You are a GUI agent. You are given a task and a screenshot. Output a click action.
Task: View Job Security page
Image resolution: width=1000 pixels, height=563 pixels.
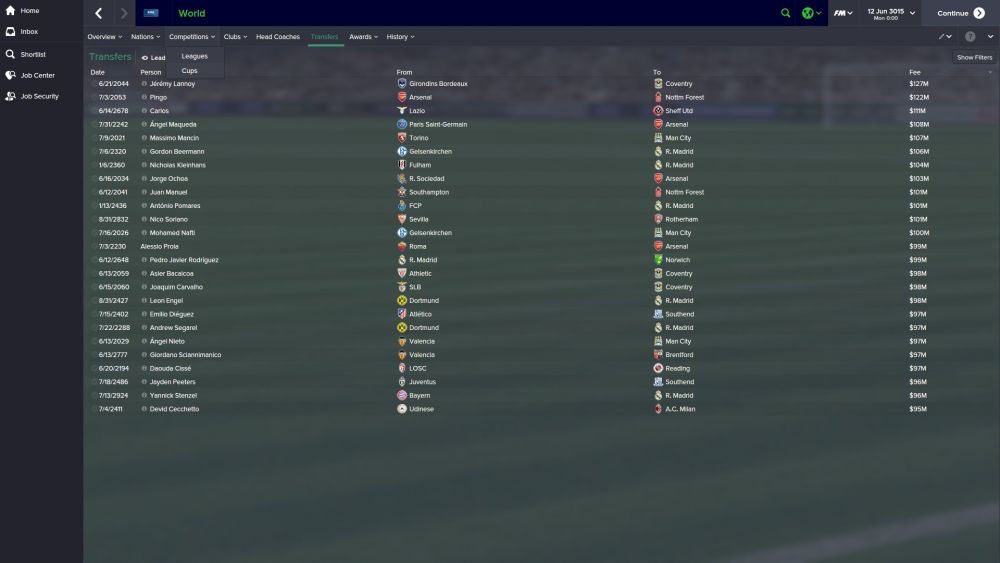(39, 96)
